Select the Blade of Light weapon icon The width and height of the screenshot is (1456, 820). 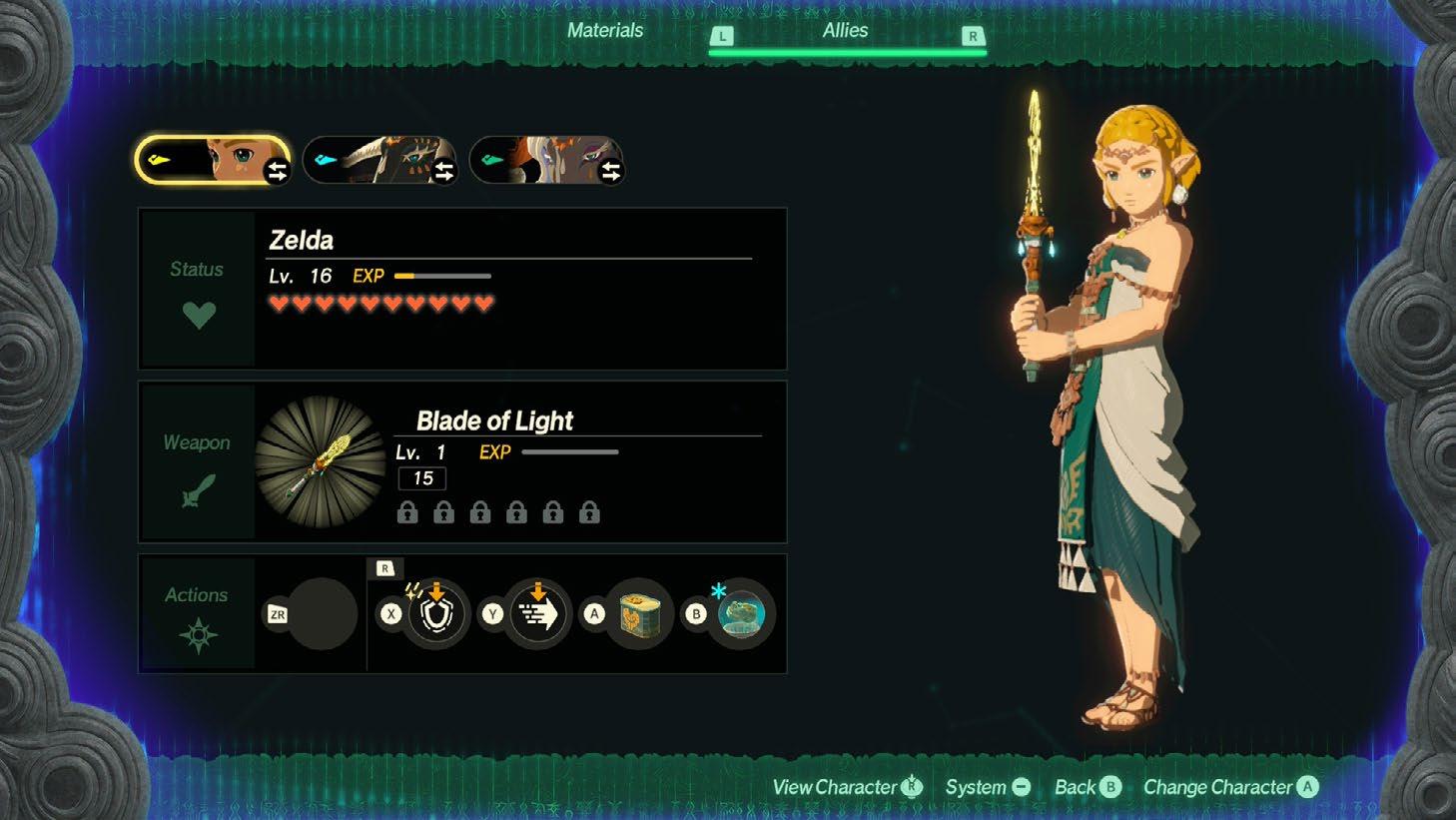click(x=321, y=461)
